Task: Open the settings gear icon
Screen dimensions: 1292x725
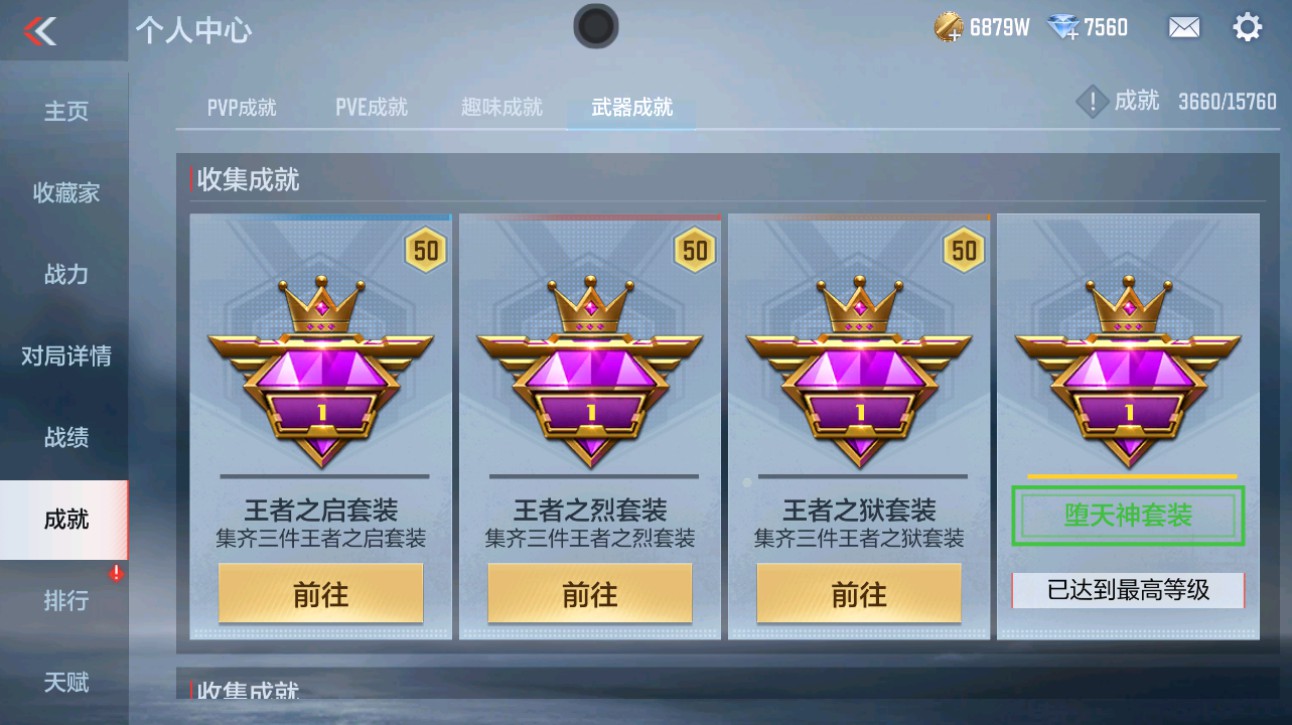Action: pyautogui.click(x=1247, y=26)
